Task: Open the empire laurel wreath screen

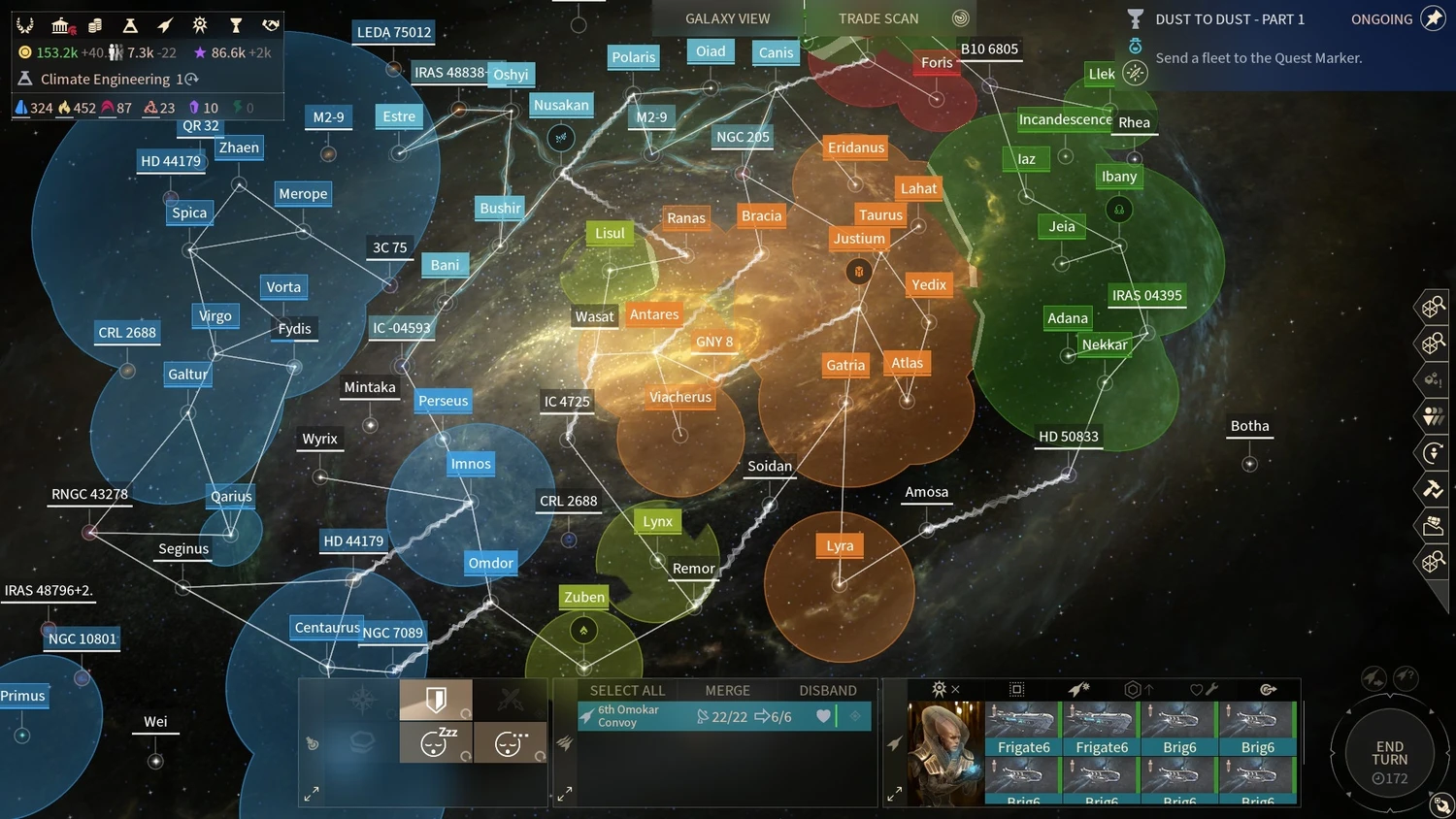Action: [x=25, y=25]
